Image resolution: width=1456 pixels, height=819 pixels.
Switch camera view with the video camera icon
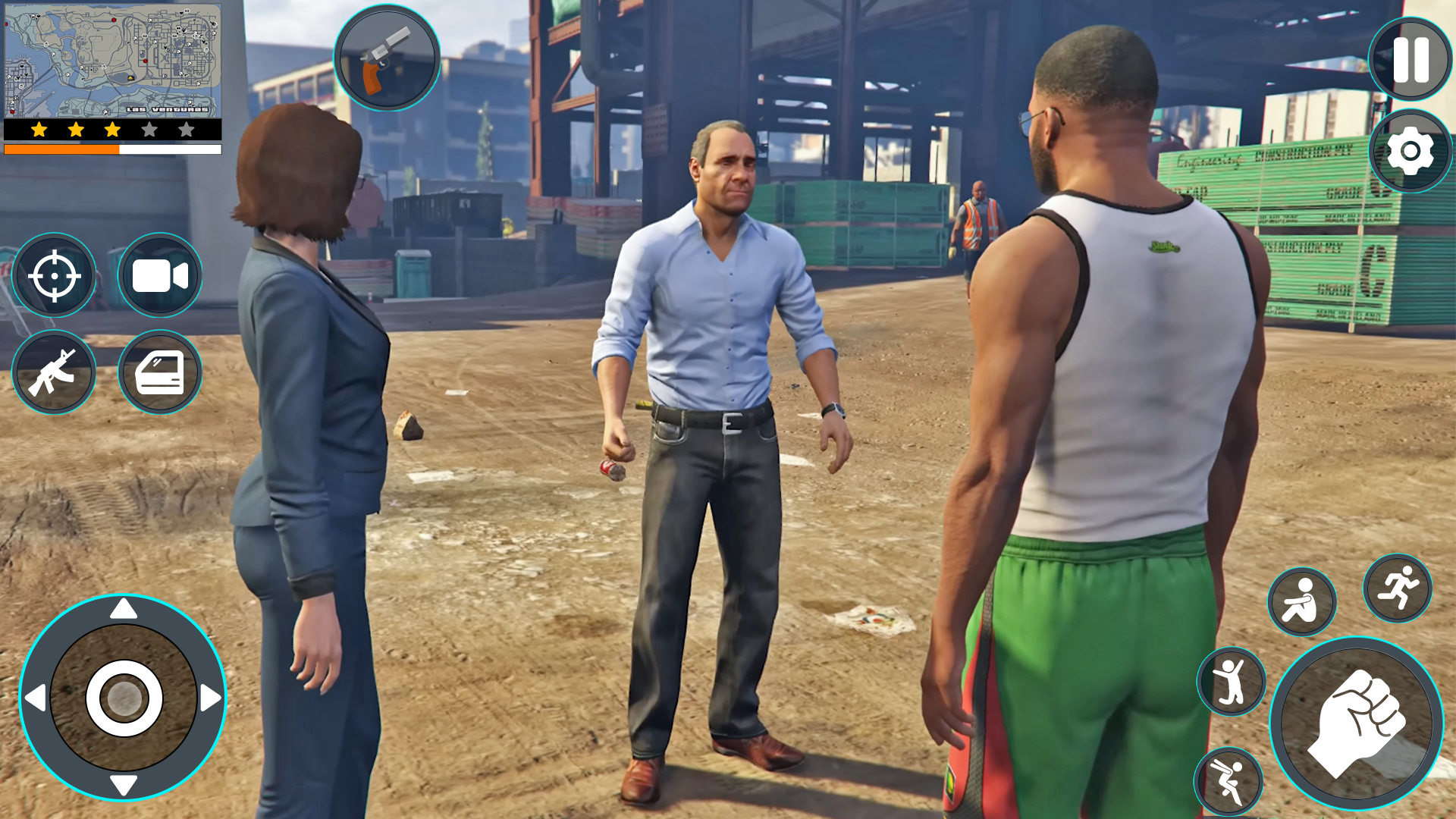(158, 275)
